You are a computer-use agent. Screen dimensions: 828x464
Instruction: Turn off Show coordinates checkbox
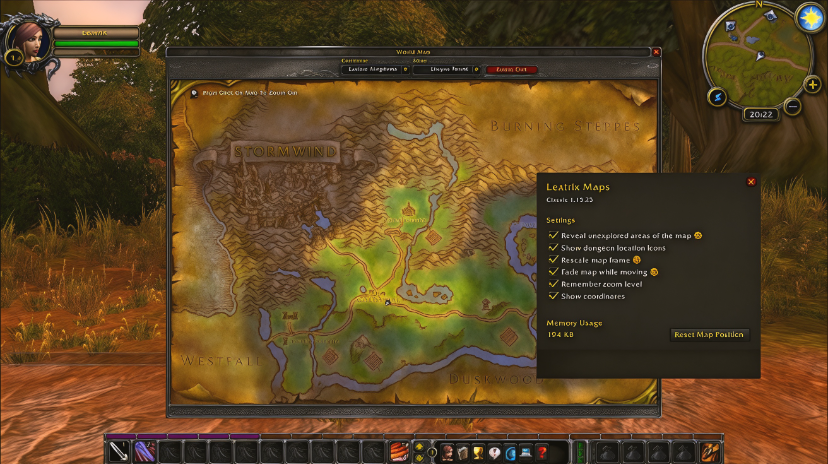pyautogui.click(x=553, y=296)
